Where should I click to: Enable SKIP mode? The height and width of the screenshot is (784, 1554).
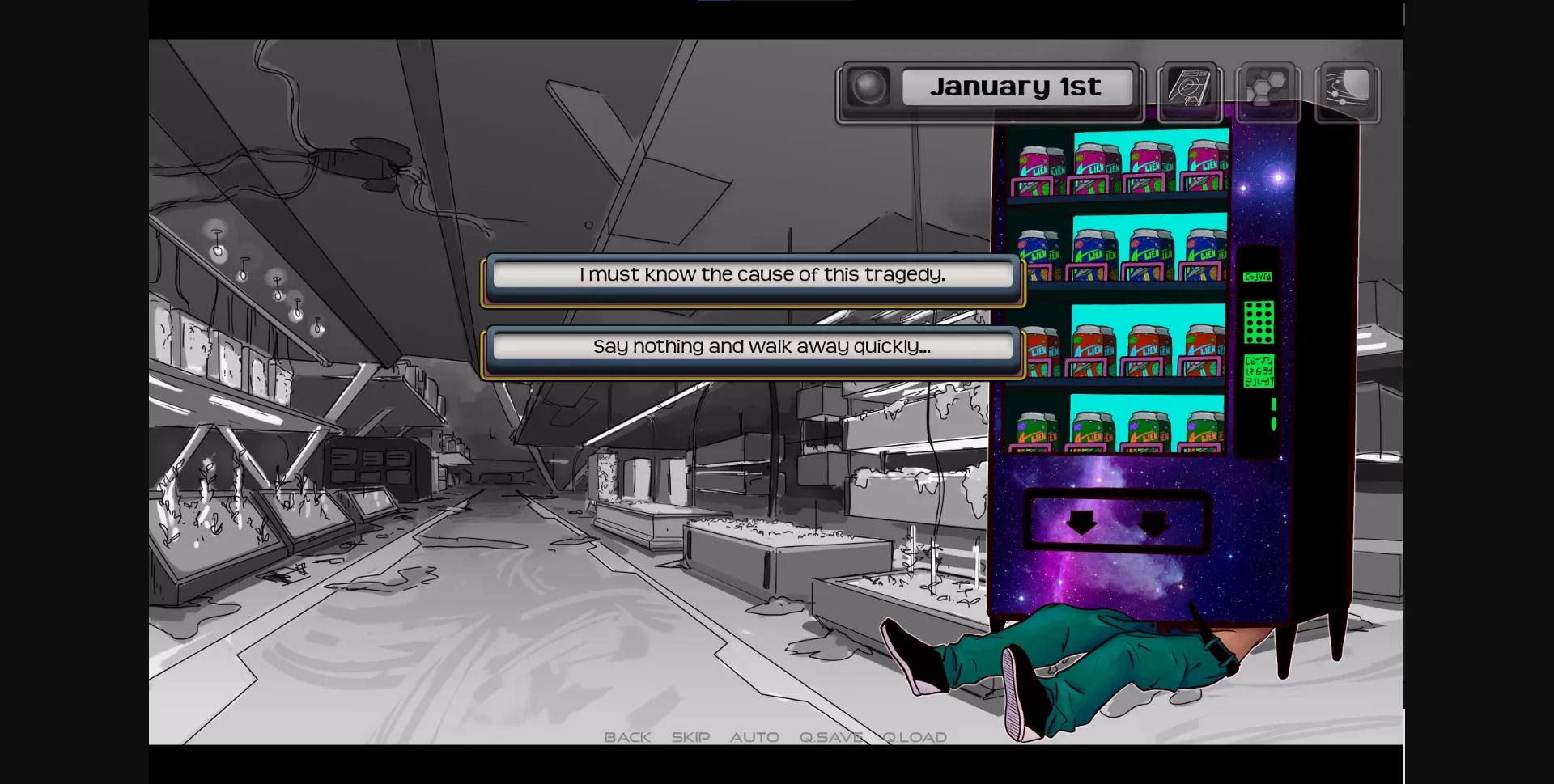[689, 737]
